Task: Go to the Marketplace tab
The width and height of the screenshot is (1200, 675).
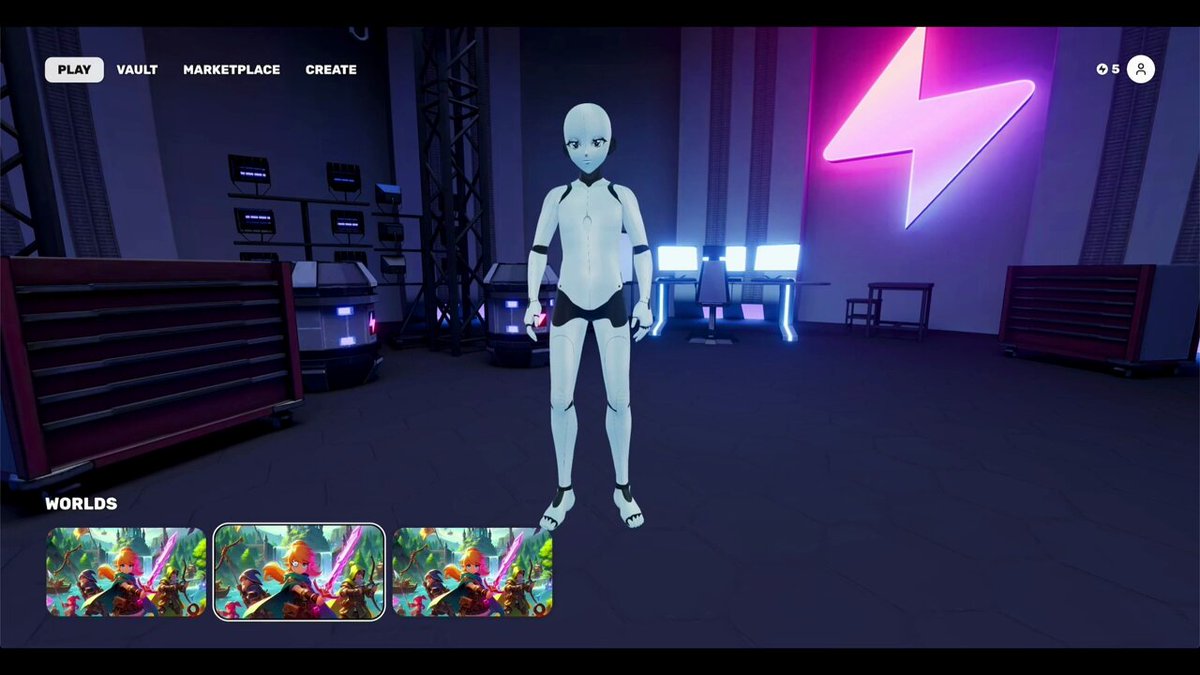Action: click(231, 70)
